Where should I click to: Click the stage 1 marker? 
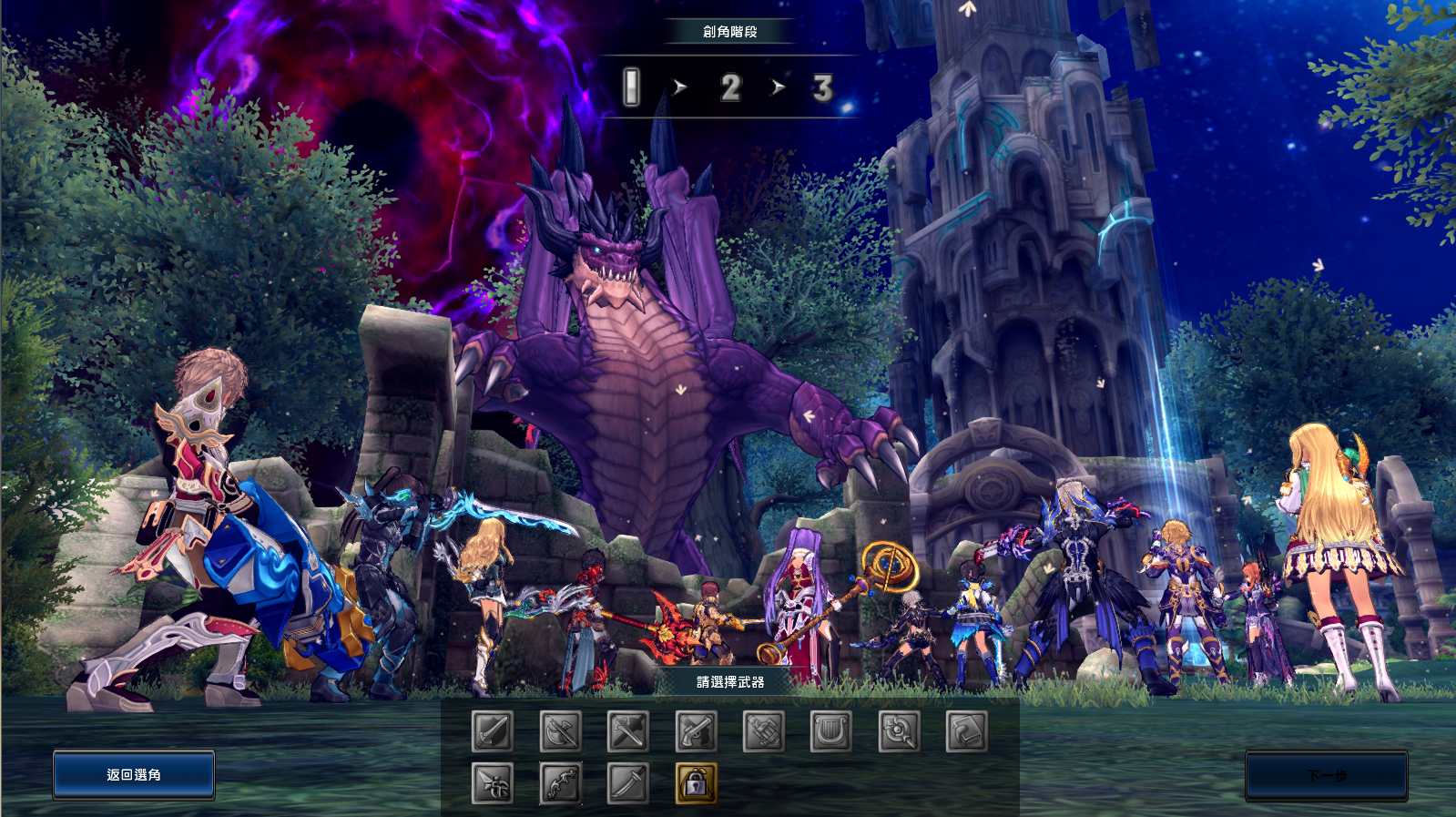(x=630, y=87)
